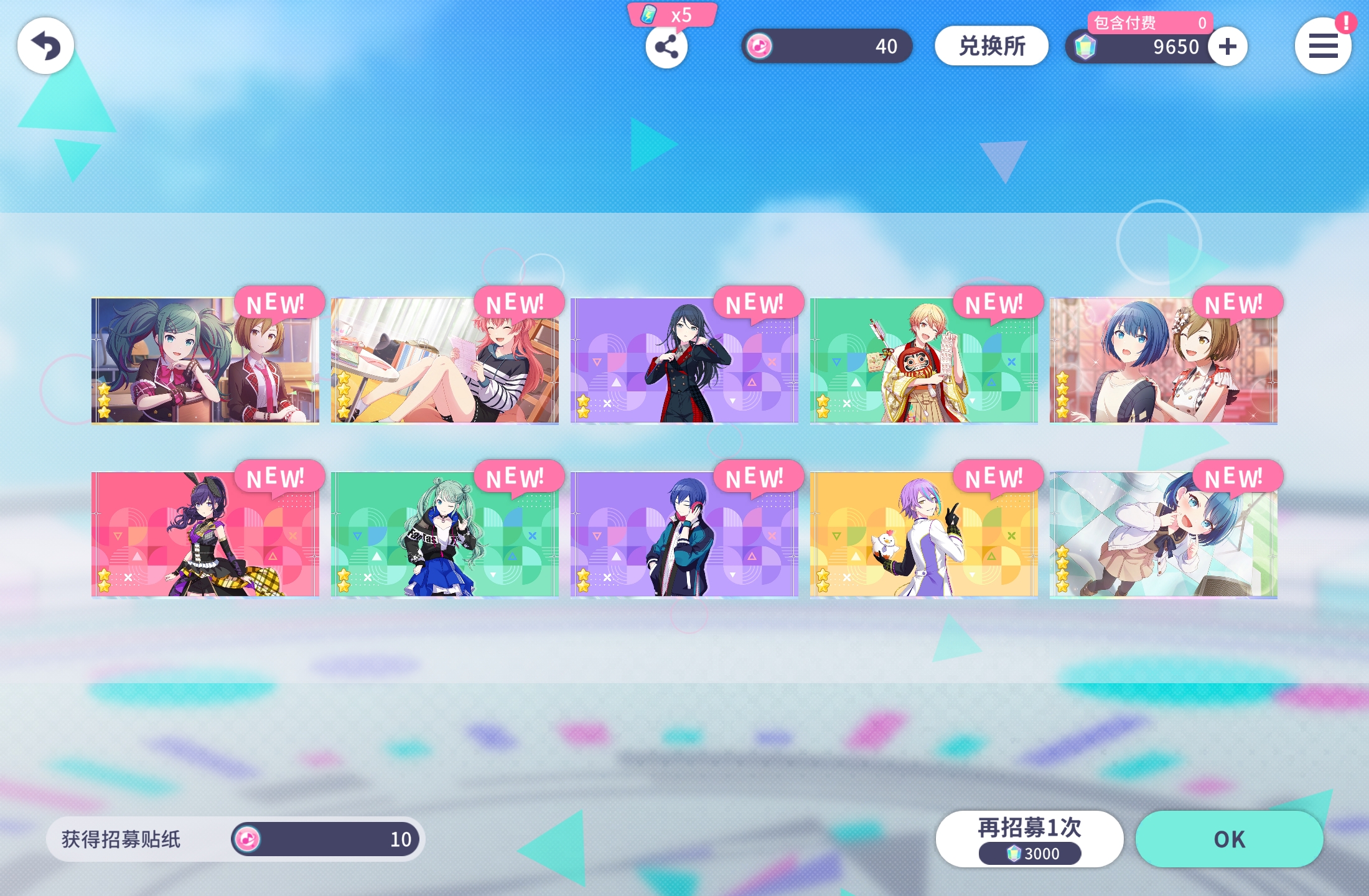Click the back arrow icon
Viewport: 1369px width, 896px height.
pyautogui.click(x=45, y=45)
